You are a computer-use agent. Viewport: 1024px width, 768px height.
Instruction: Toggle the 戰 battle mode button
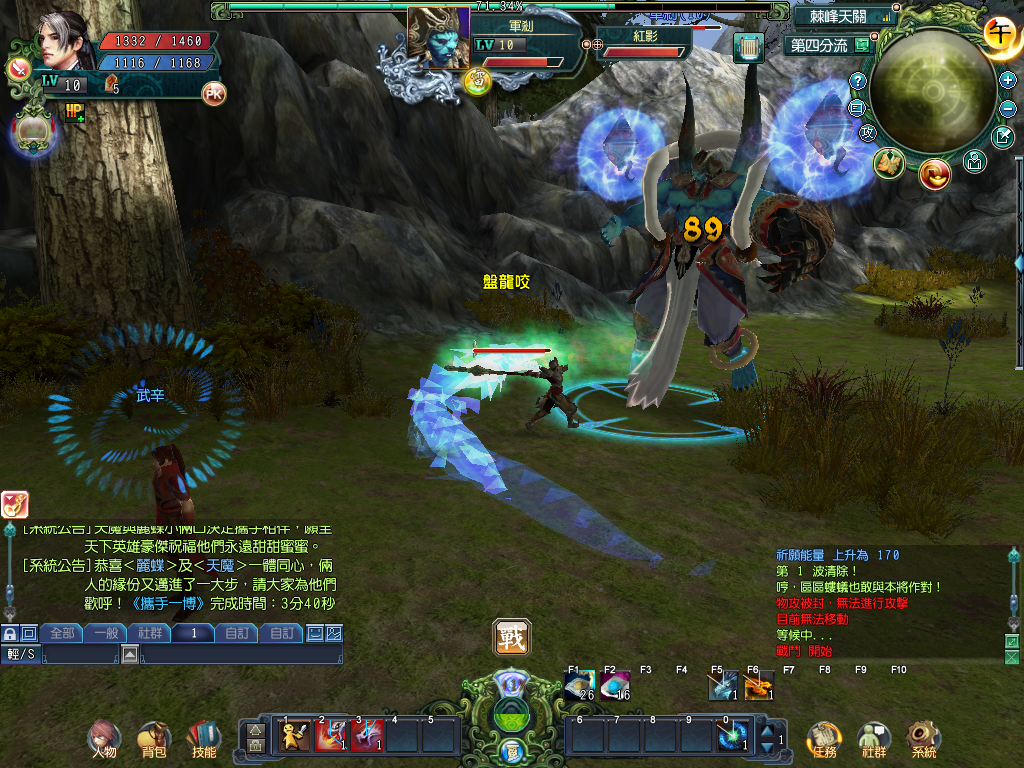(x=511, y=637)
